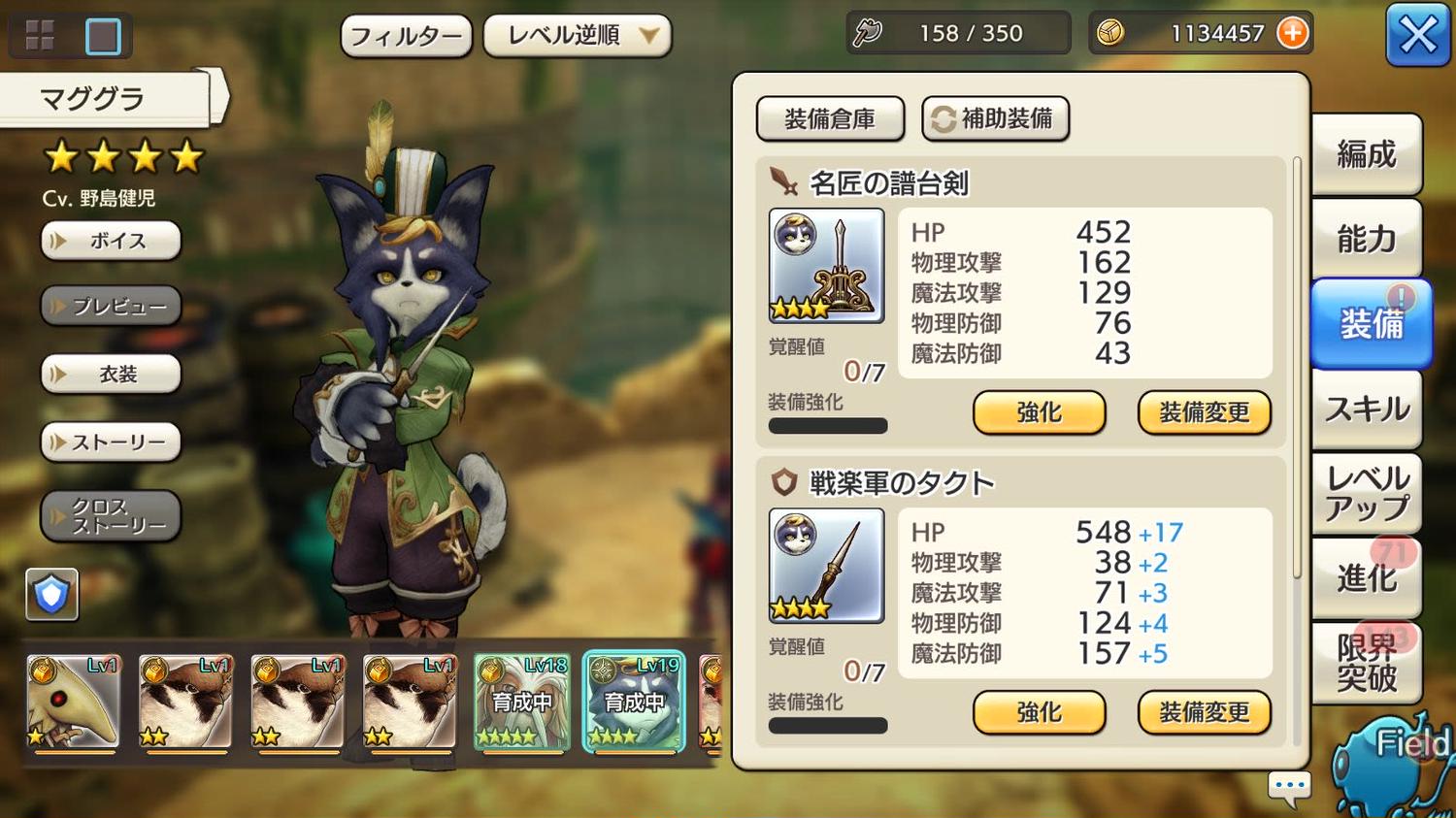Add more gold with the plus button
Viewport: 1456px width, 818px height.
1292,33
